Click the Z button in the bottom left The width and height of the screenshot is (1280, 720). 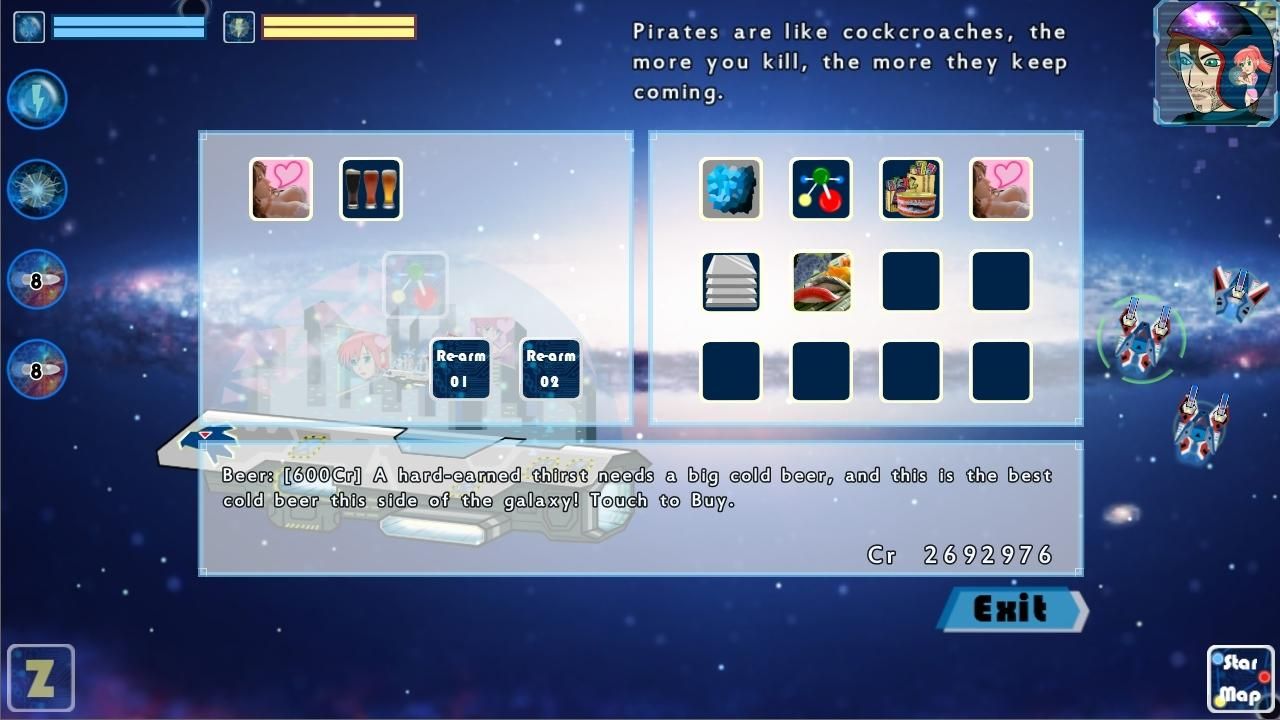(x=42, y=678)
